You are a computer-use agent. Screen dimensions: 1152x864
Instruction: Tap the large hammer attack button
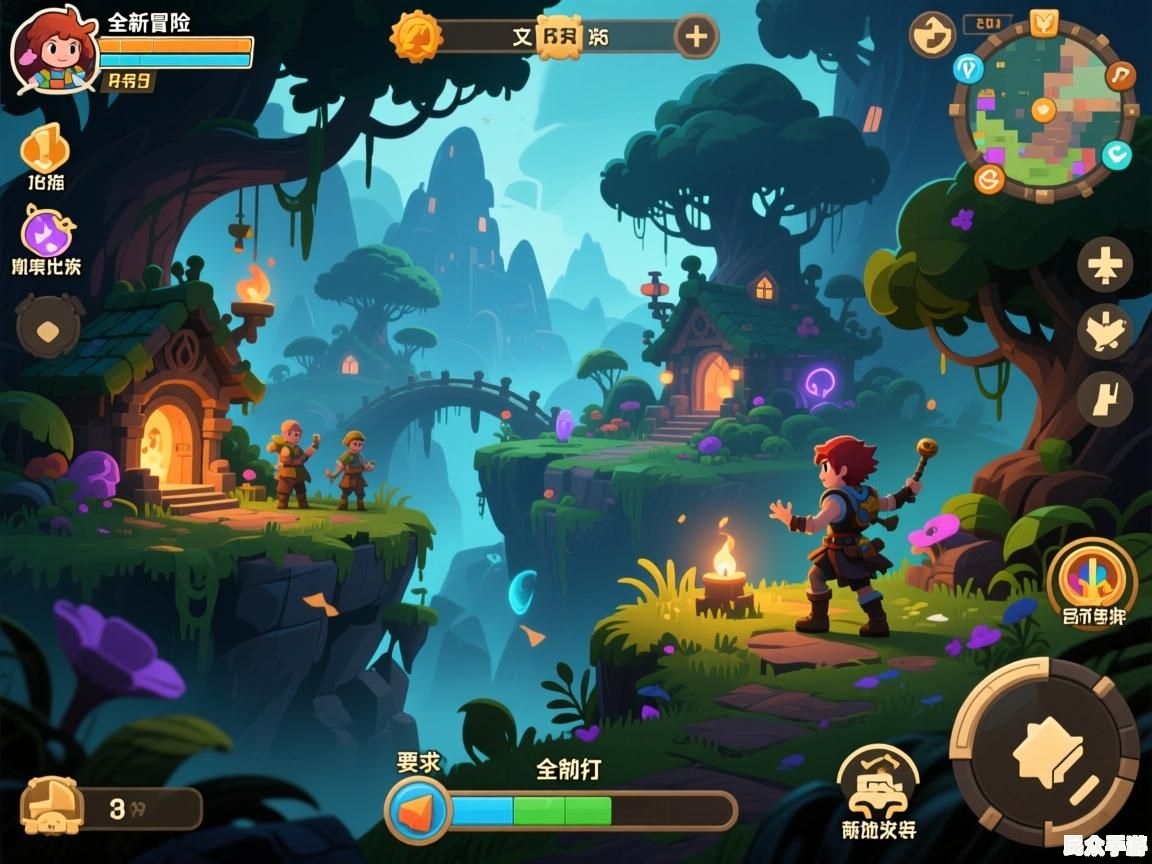(1044, 750)
